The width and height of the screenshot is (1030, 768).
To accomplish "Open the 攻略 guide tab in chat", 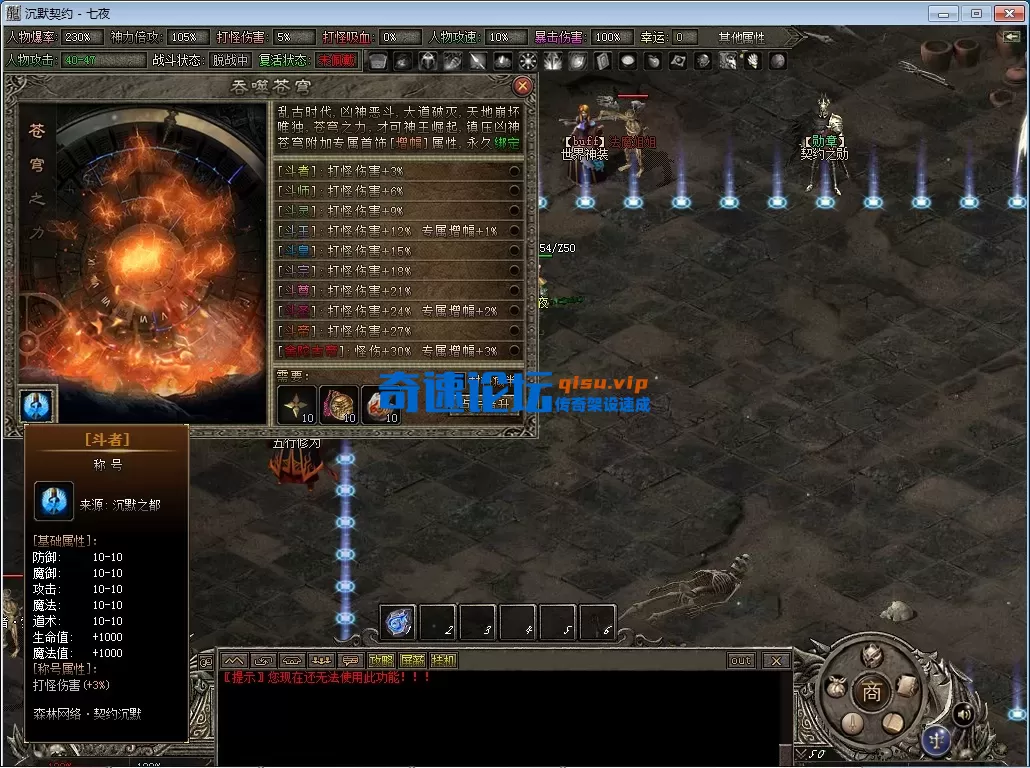I will point(381,661).
